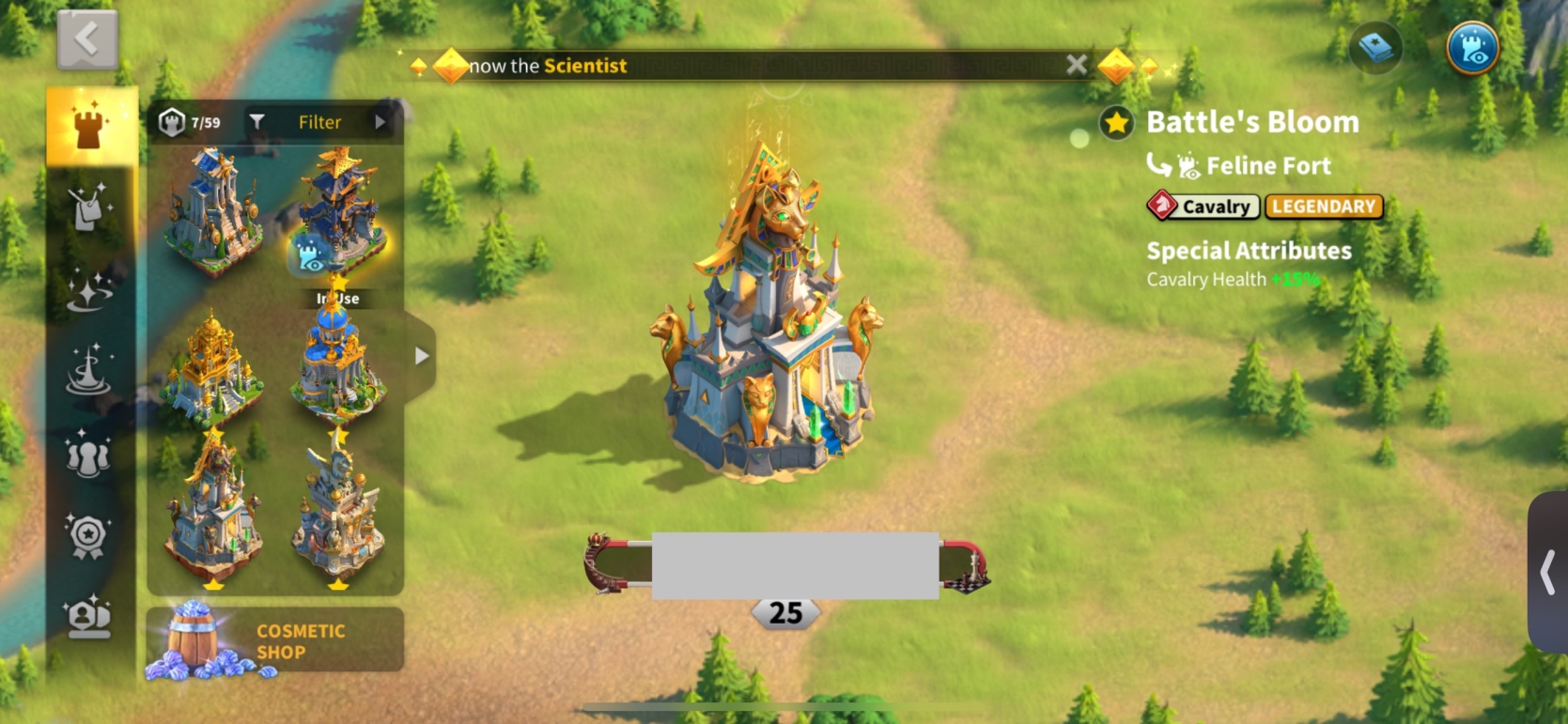Select the city themes castle tab
The width and height of the screenshot is (1568, 724).
91,127
